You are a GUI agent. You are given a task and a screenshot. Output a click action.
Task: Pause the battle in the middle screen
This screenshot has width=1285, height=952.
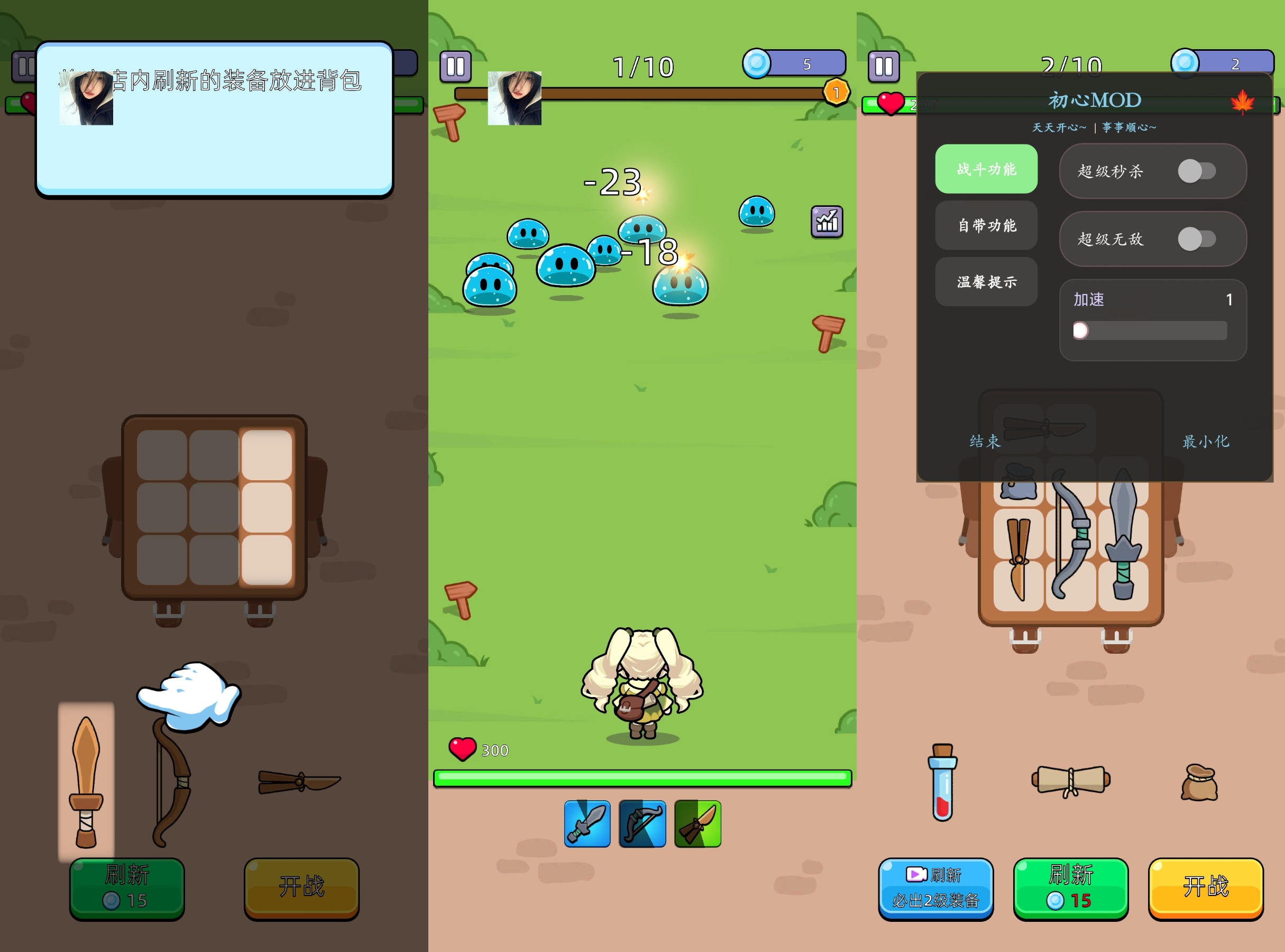click(455, 66)
